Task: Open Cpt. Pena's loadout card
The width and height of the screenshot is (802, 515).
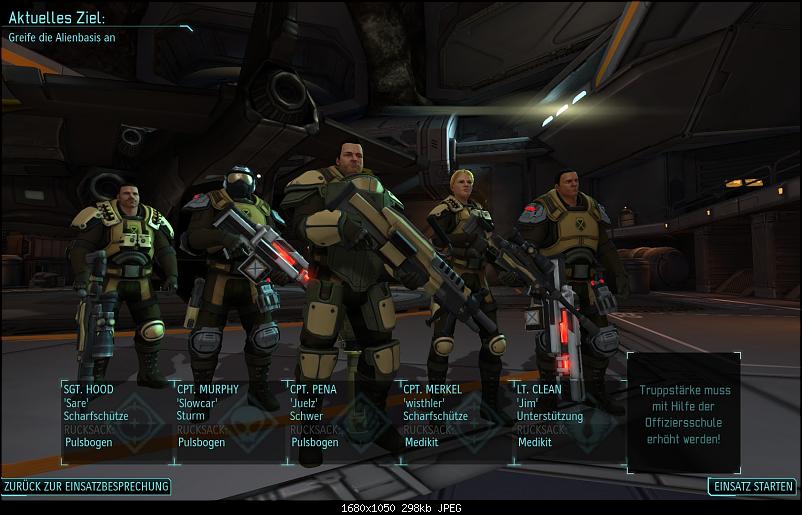Action: [x=343, y=420]
